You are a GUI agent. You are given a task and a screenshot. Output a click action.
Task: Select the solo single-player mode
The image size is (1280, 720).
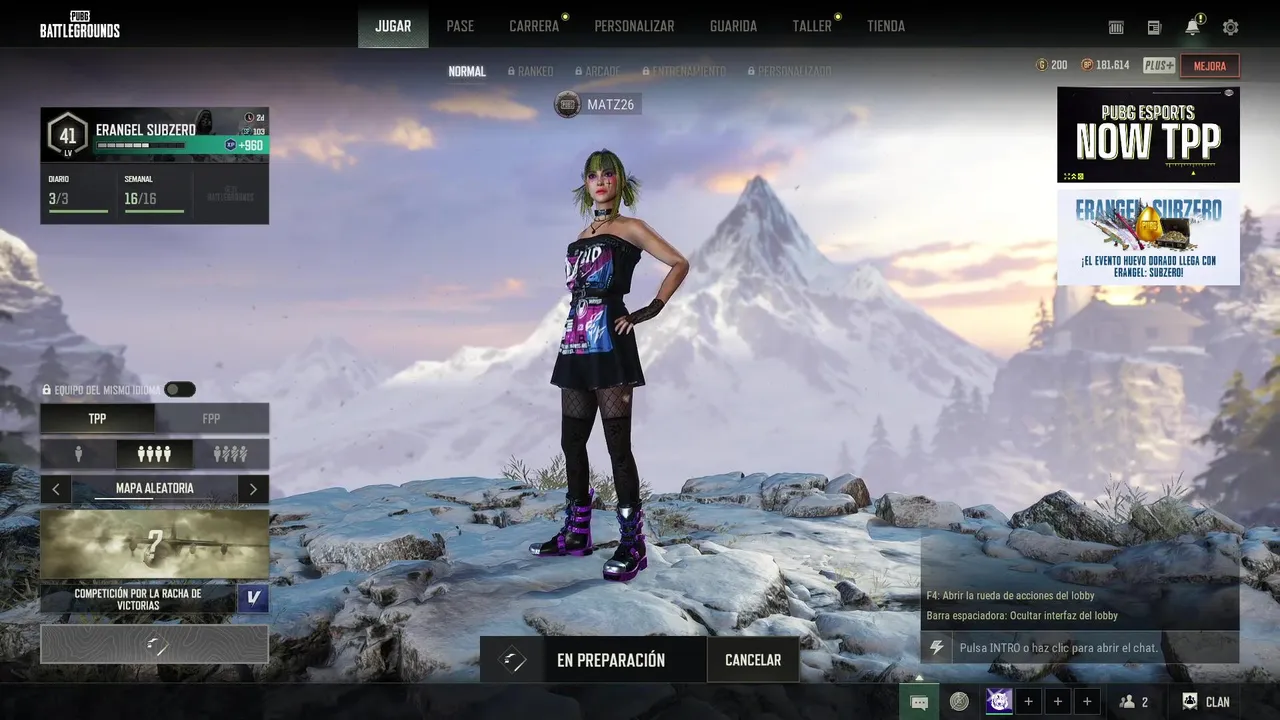pyautogui.click(x=79, y=455)
